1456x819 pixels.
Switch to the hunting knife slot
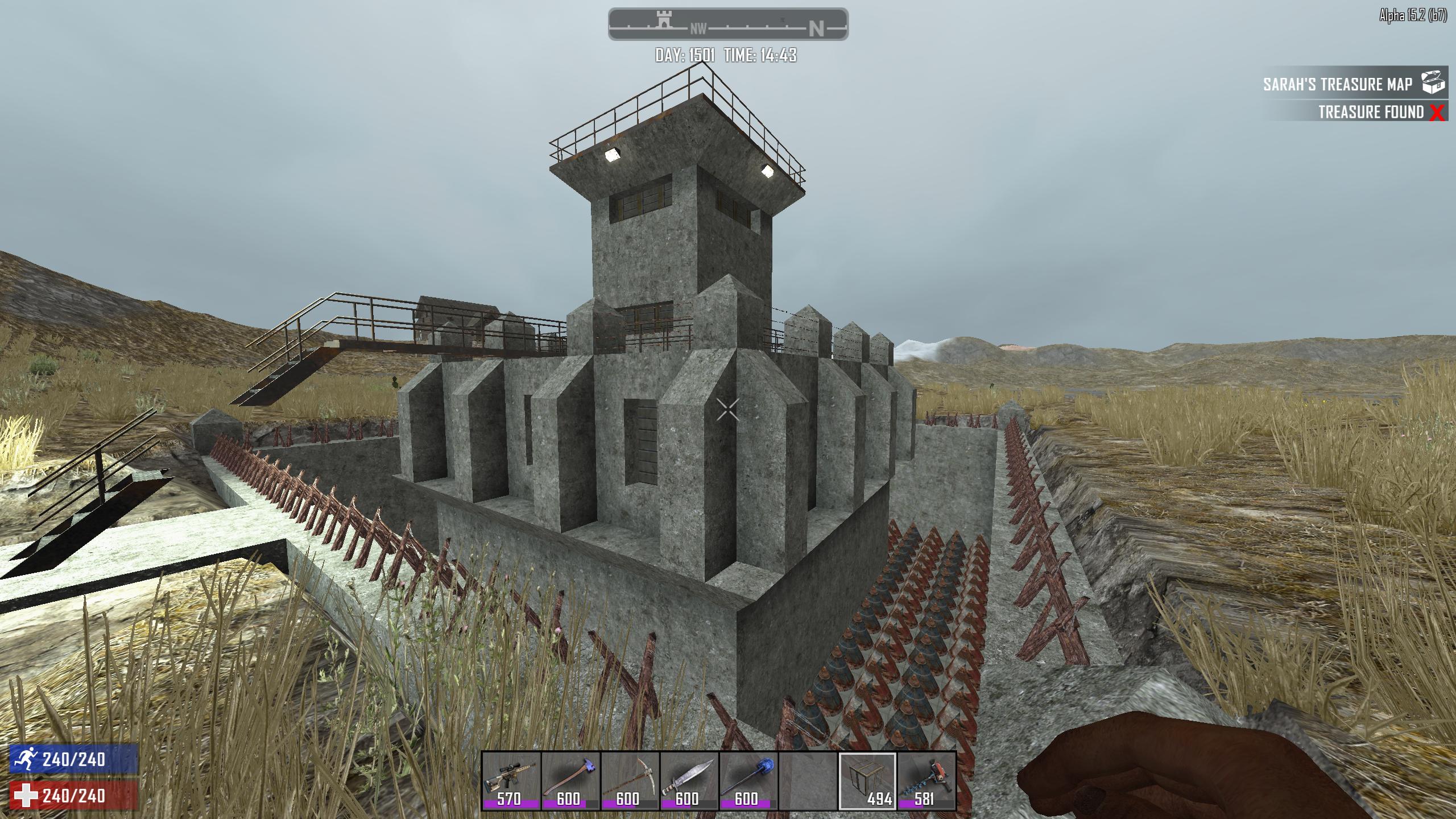pyautogui.click(x=688, y=780)
